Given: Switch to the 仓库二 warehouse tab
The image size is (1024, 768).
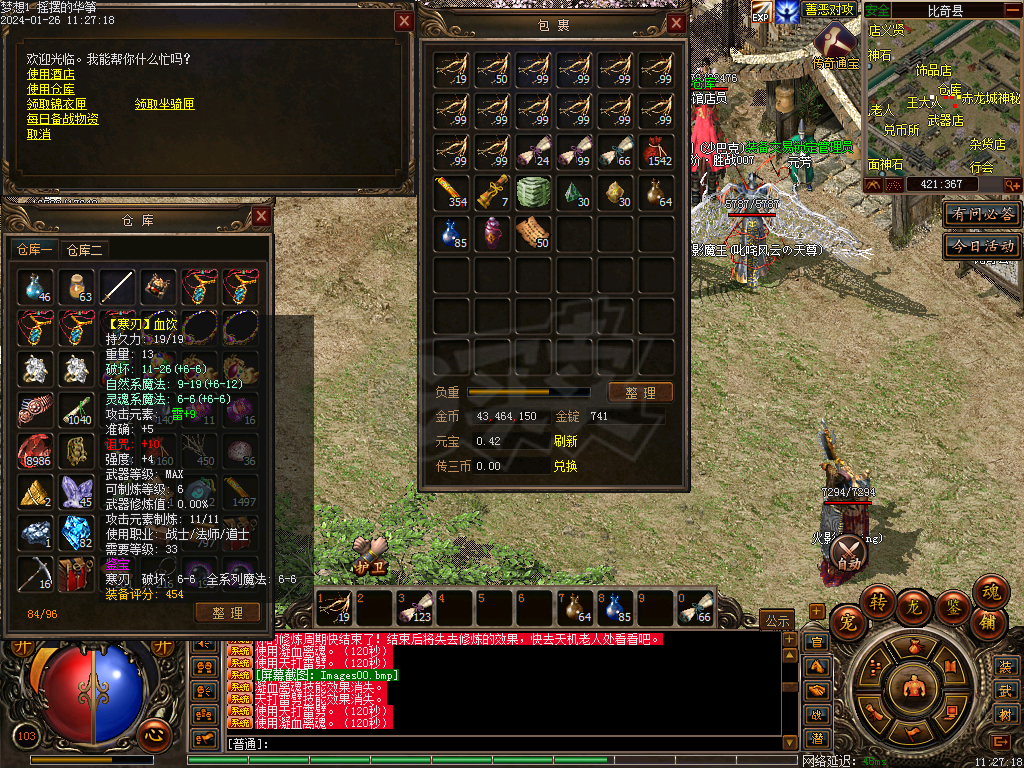Looking at the screenshot, I should [85, 250].
